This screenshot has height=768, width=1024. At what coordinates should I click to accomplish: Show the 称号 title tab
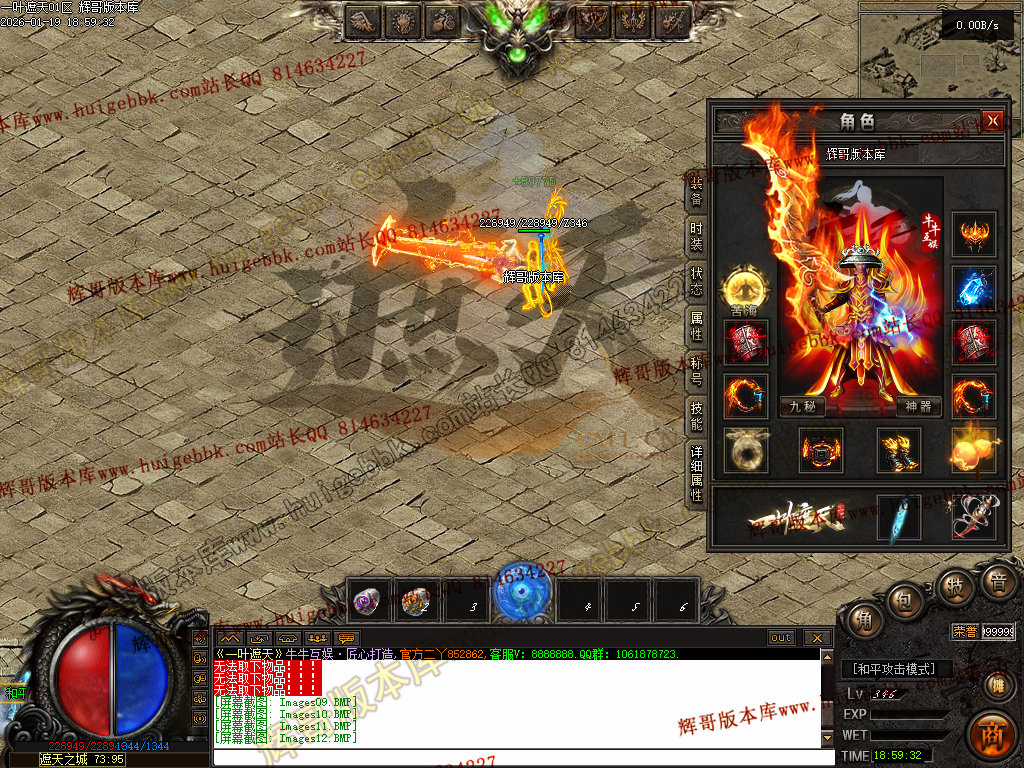696,370
